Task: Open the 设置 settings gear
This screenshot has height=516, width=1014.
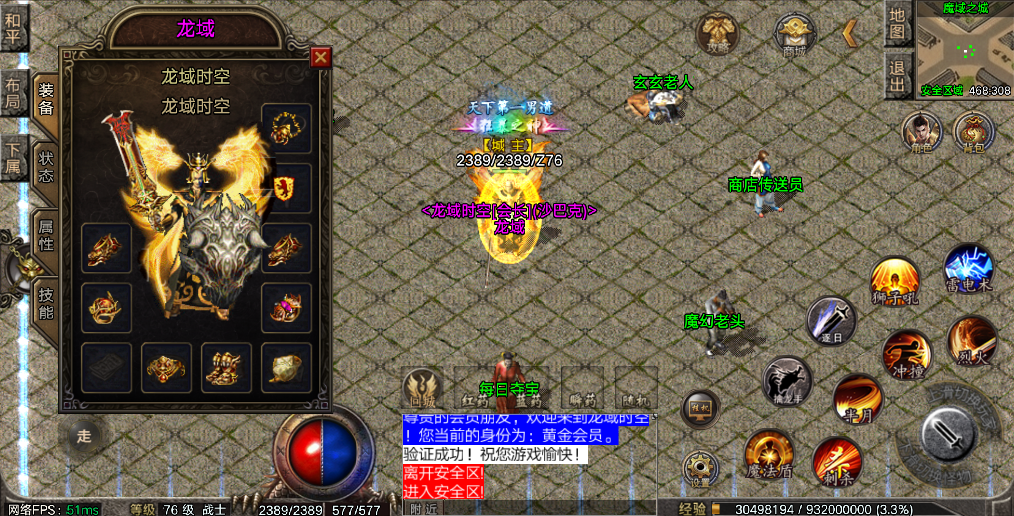Action: coord(700,468)
